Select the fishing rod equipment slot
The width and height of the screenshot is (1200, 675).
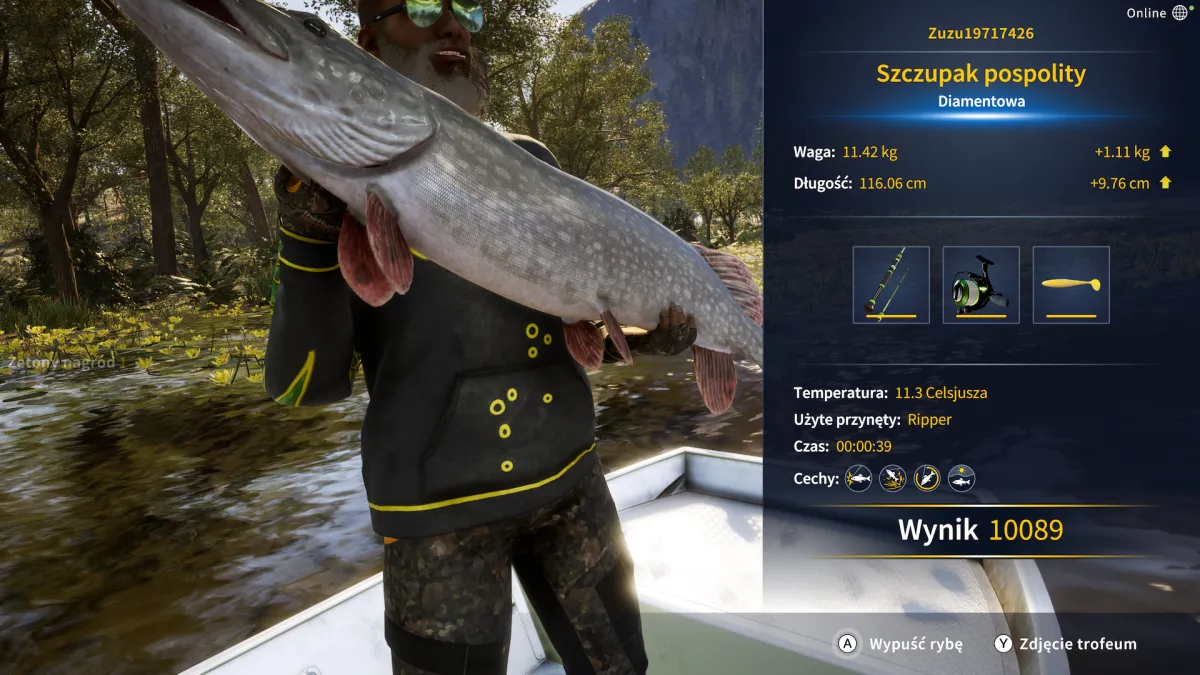coord(891,285)
